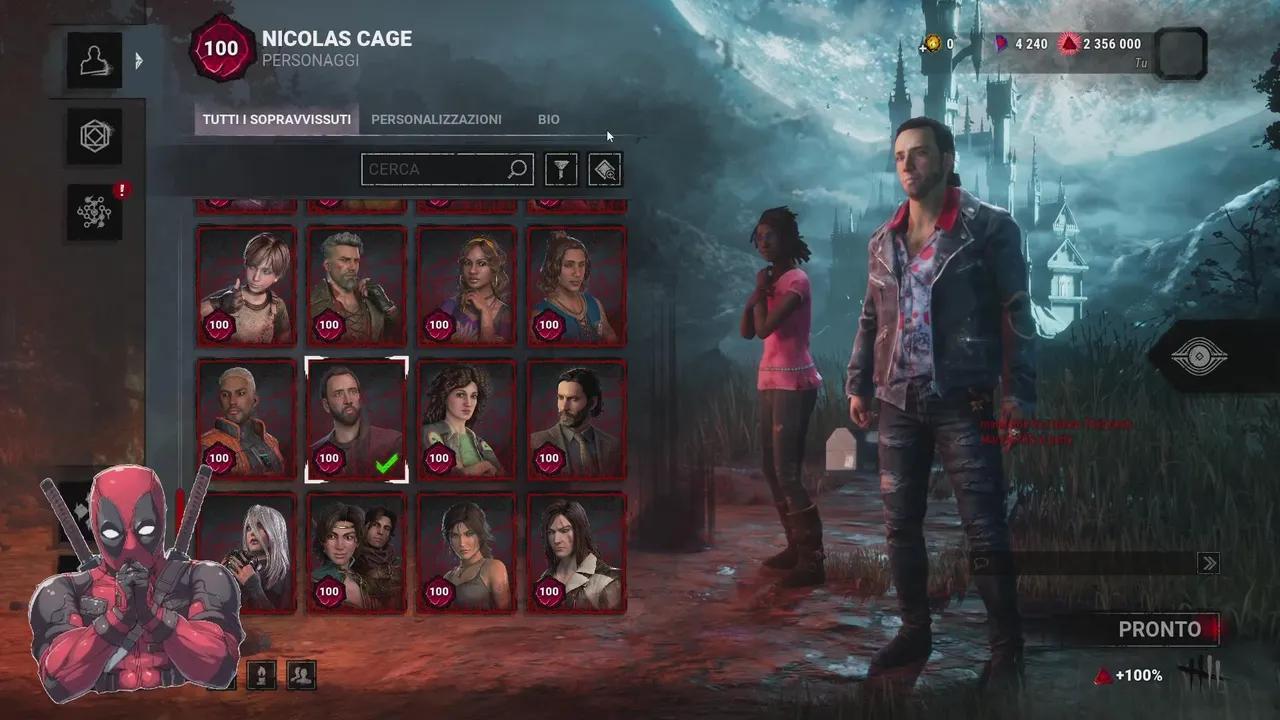Open the Characters panel in the left sidebar
The image size is (1280, 720).
pos(94,59)
